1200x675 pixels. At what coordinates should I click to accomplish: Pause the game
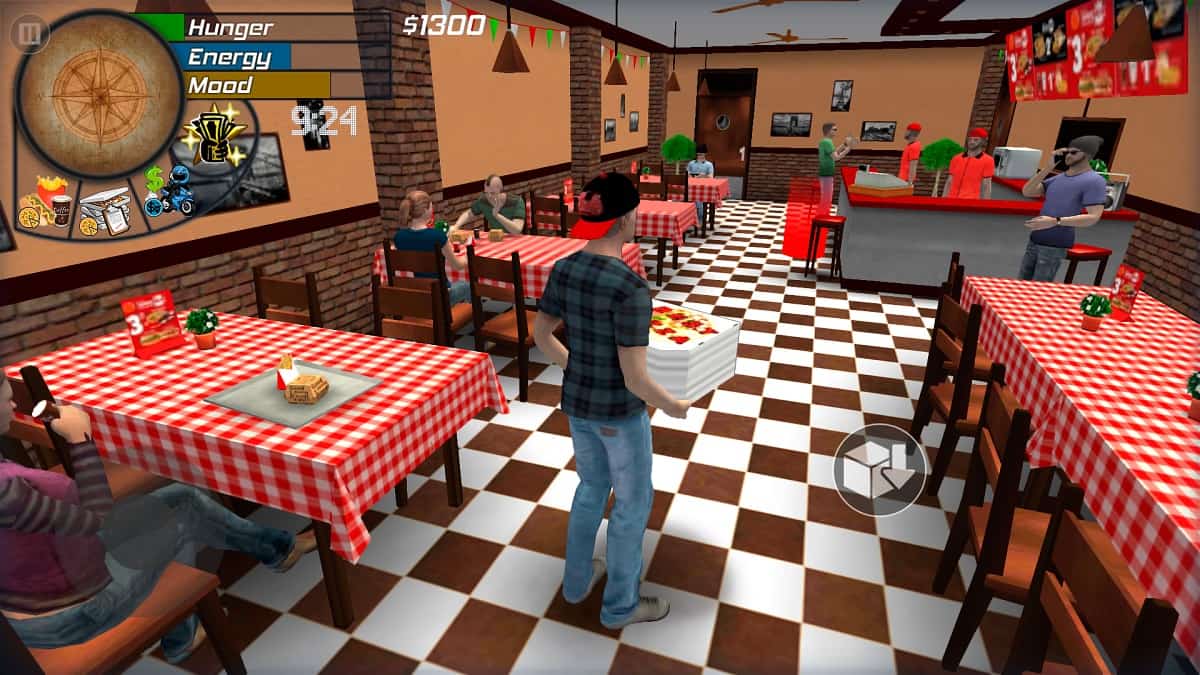click(x=29, y=35)
